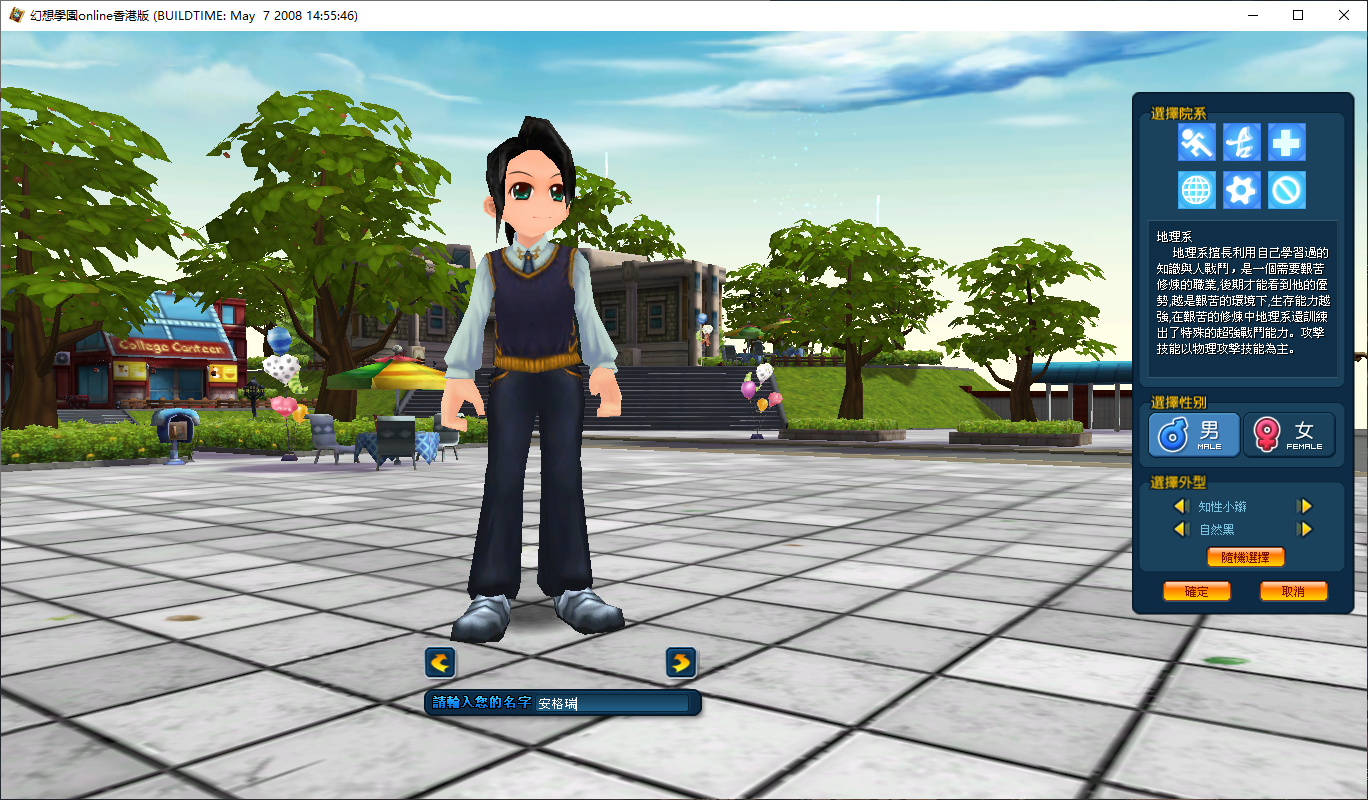Image resolution: width=1368 pixels, height=800 pixels.
Task: Click the random selection (隨機選擇) button
Action: [x=1245, y=557]
